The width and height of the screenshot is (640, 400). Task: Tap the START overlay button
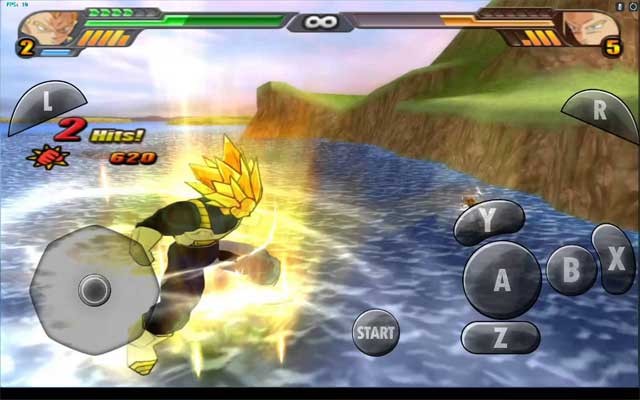point(375,332)
